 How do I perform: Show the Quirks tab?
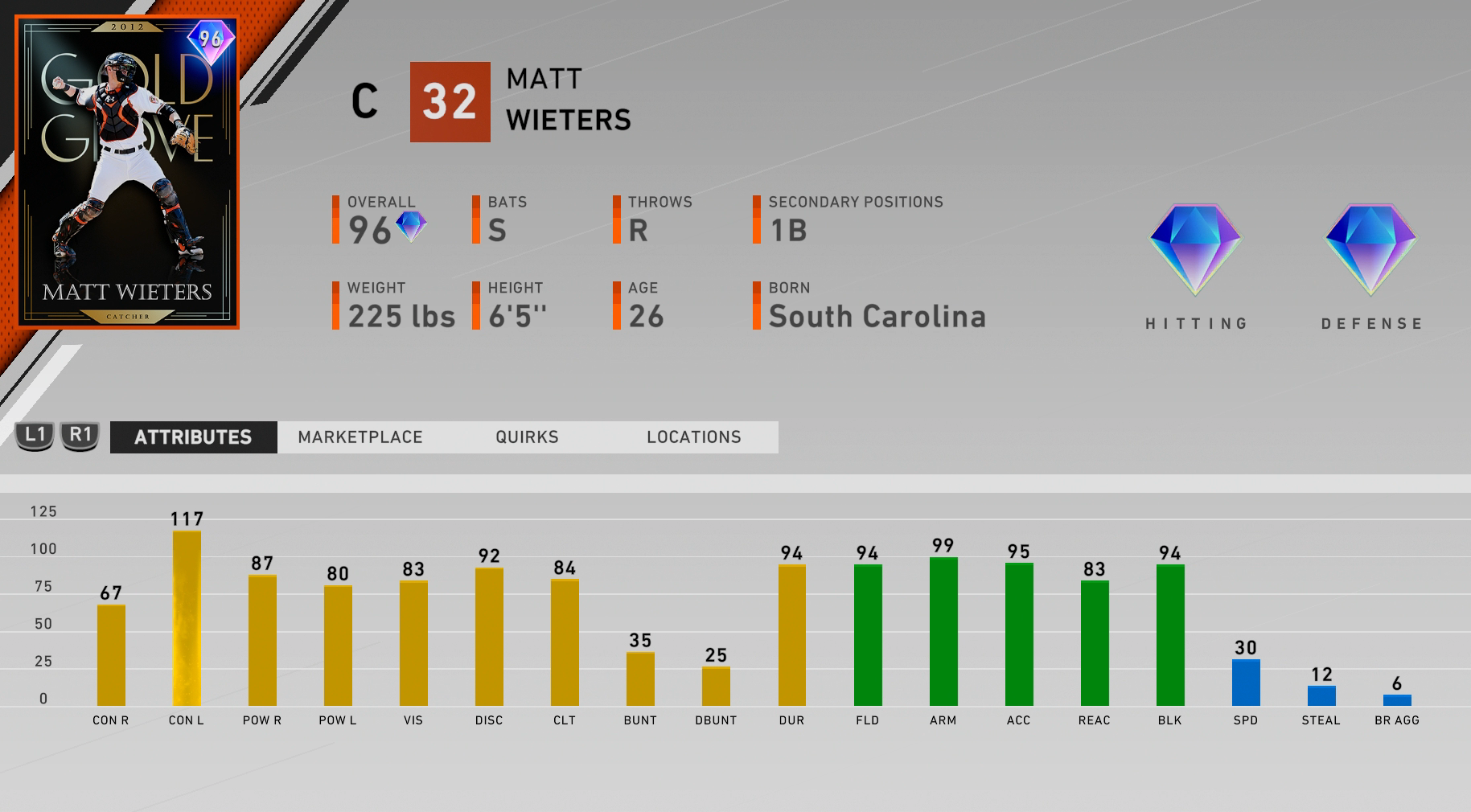tap(527, 437)
